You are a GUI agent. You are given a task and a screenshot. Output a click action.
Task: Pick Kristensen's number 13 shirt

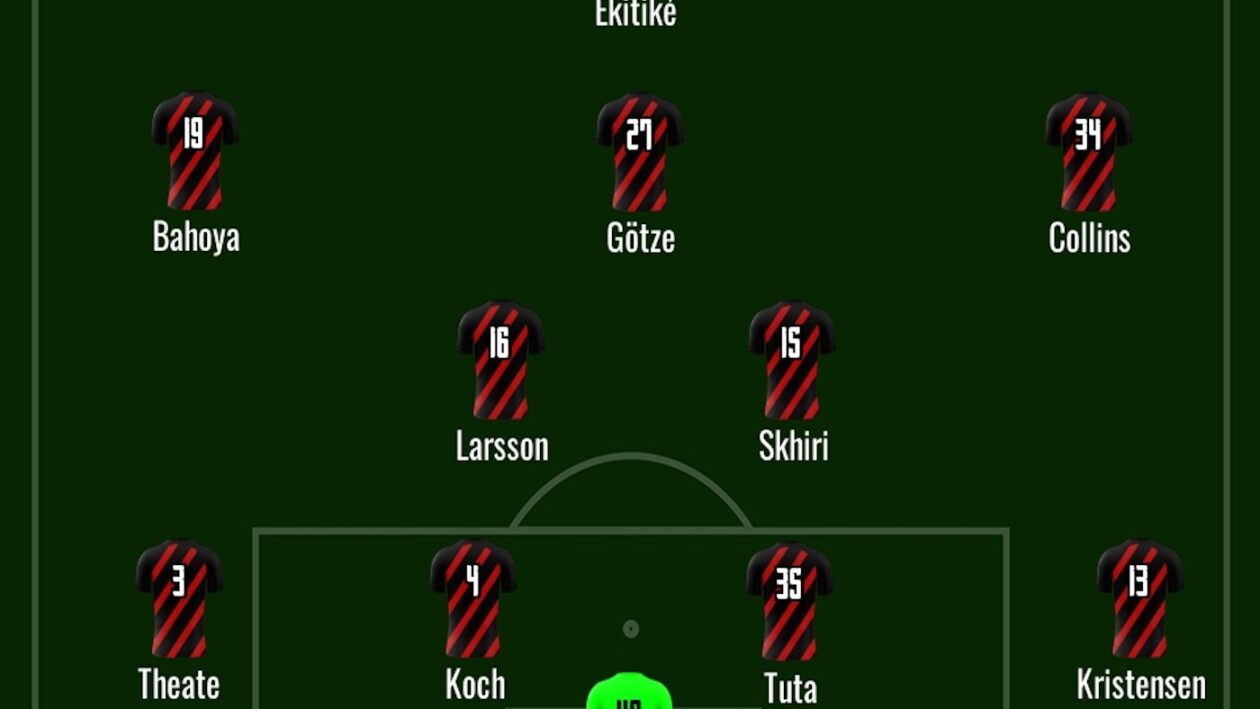click(1140, 597)
